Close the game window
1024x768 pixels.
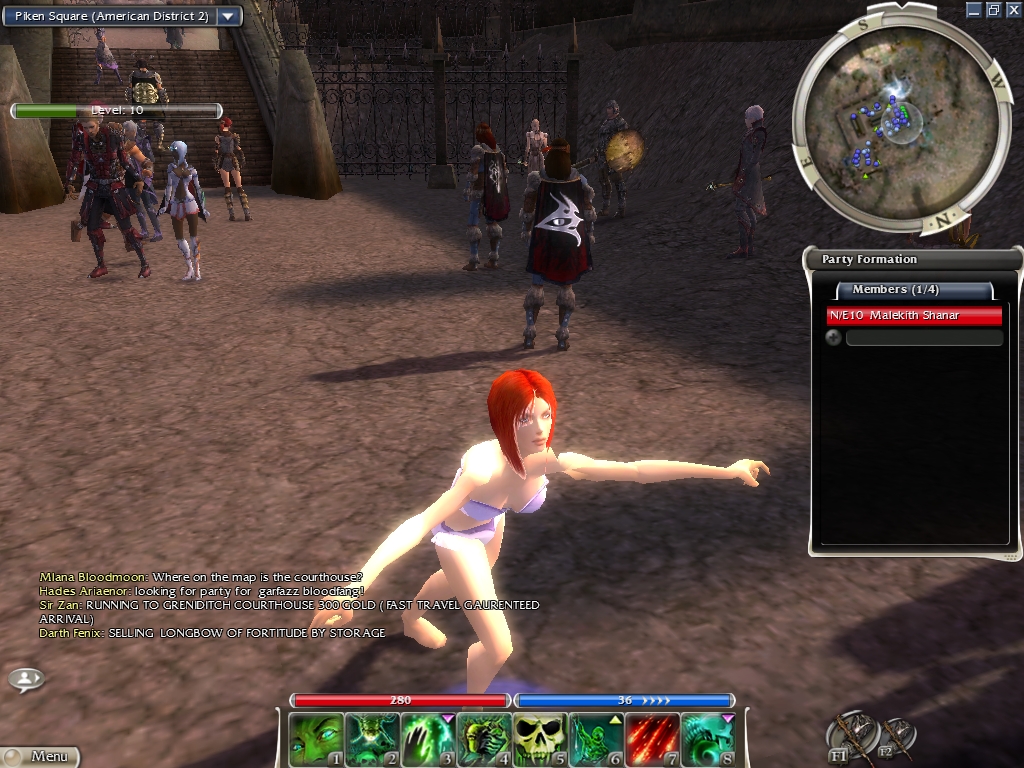[x=1012, y=9]
